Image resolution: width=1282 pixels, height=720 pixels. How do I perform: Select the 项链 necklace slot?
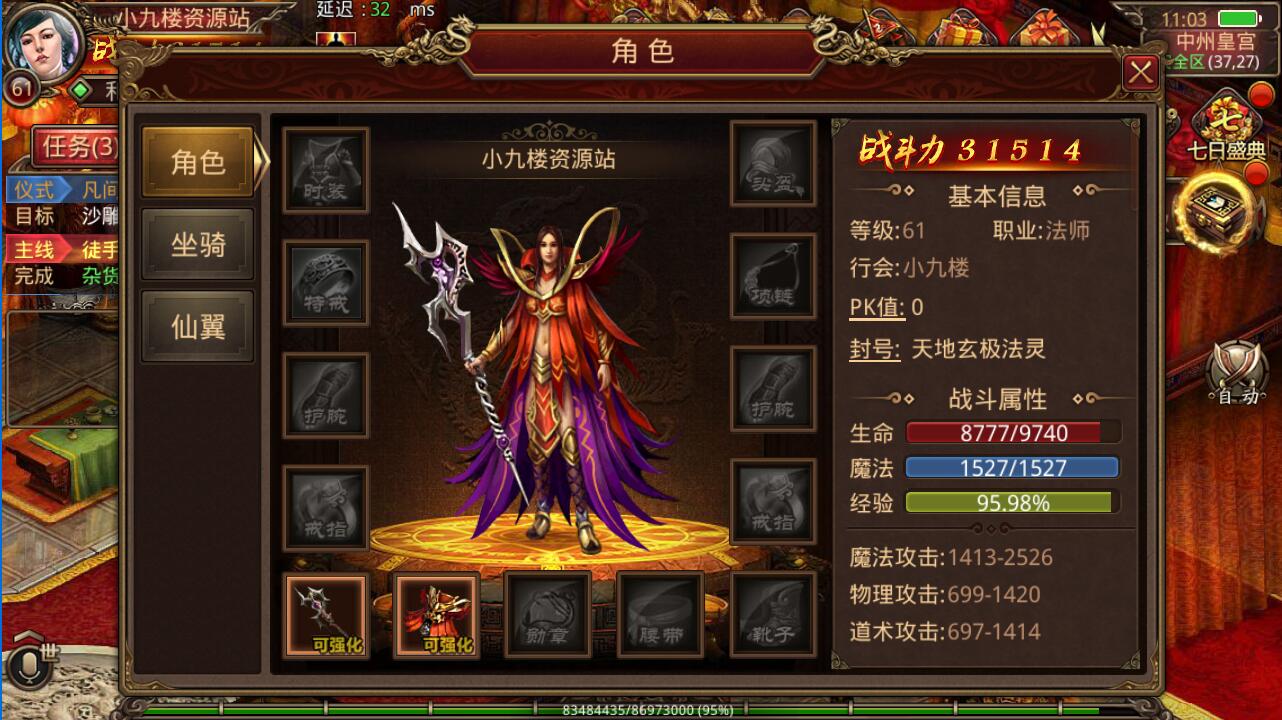[774, 276]
